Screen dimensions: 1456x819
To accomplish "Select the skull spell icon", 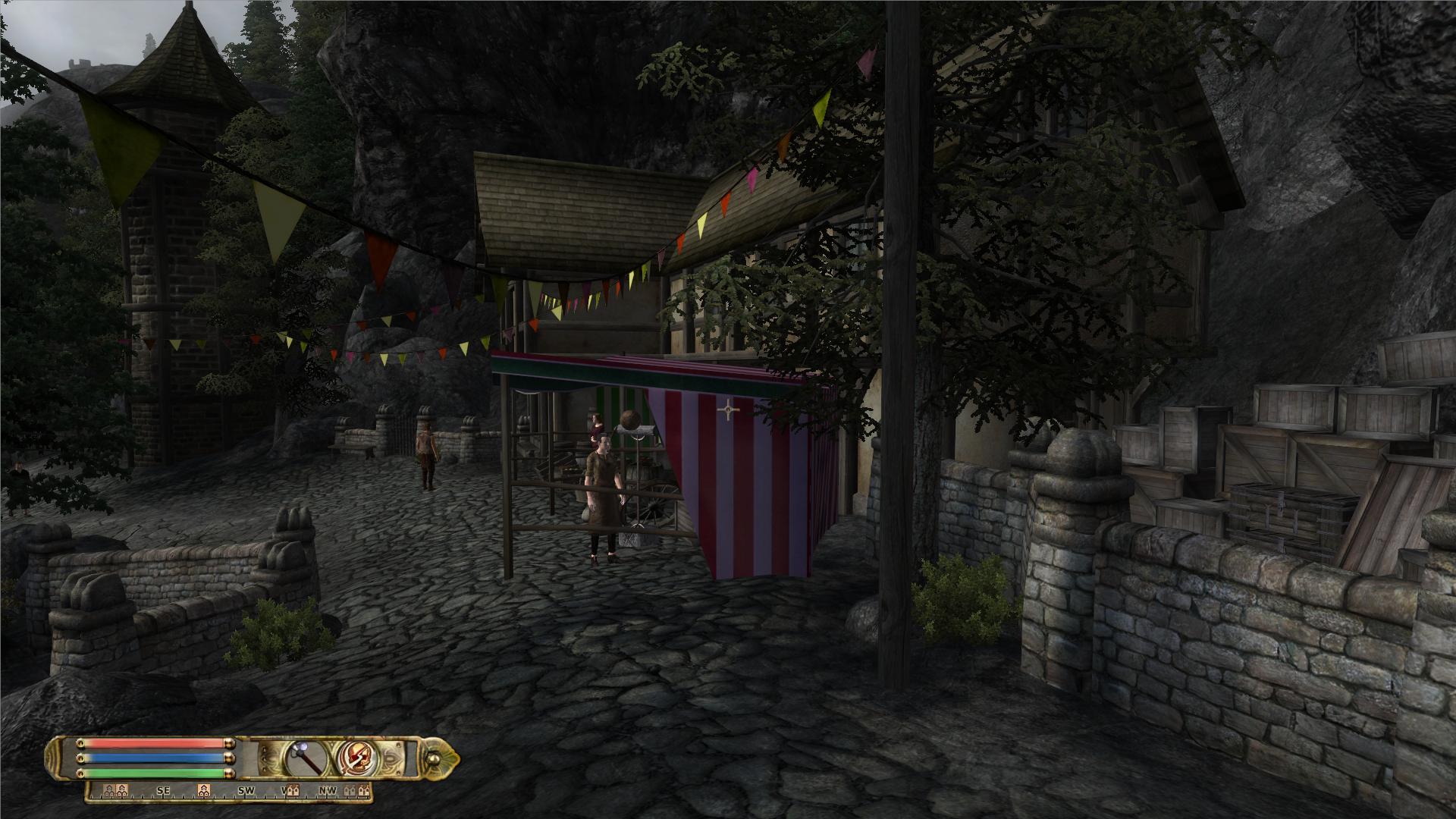I will [356, 758].
